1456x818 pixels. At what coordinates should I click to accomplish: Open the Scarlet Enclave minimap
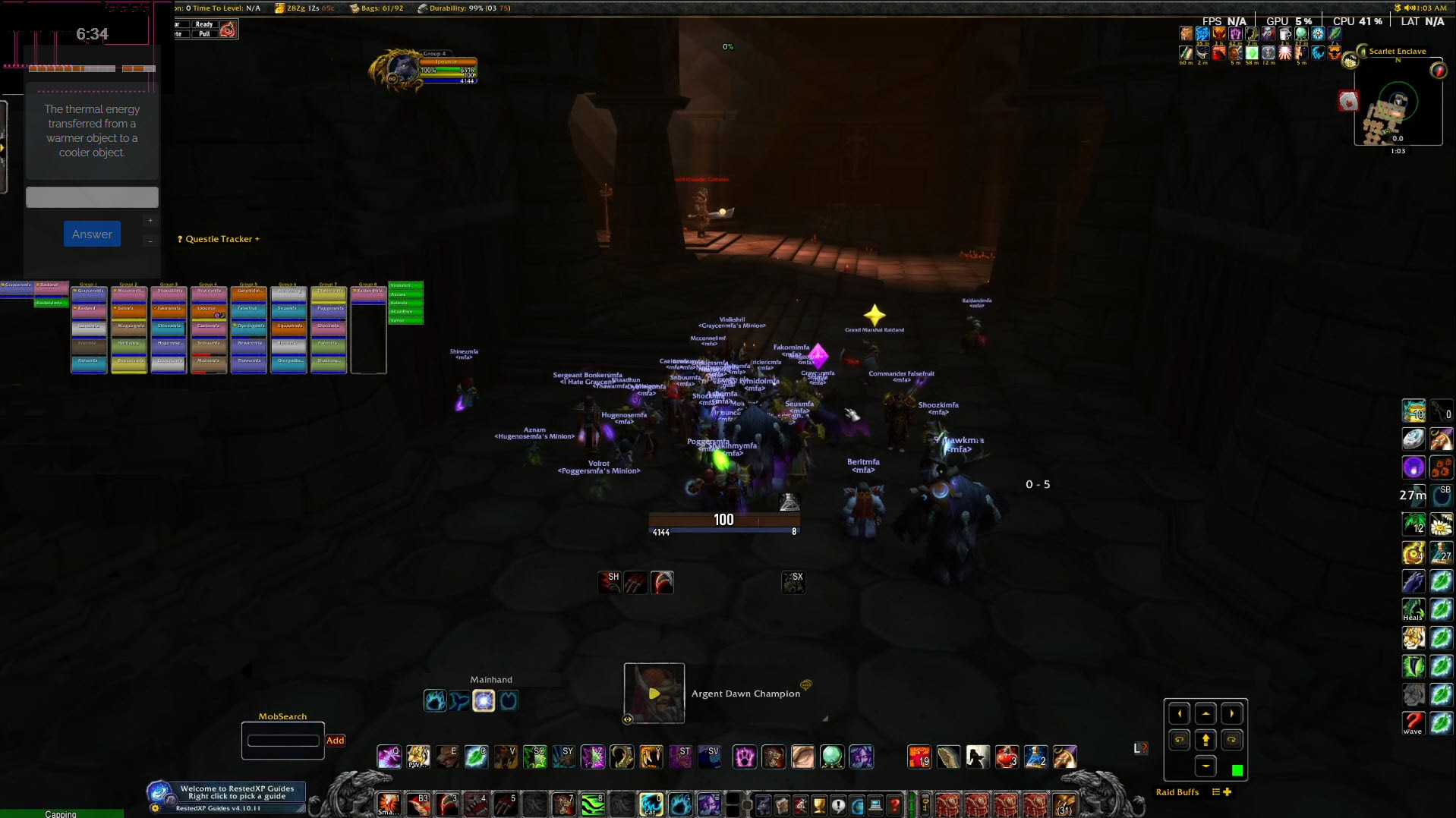coord(1397,112)
